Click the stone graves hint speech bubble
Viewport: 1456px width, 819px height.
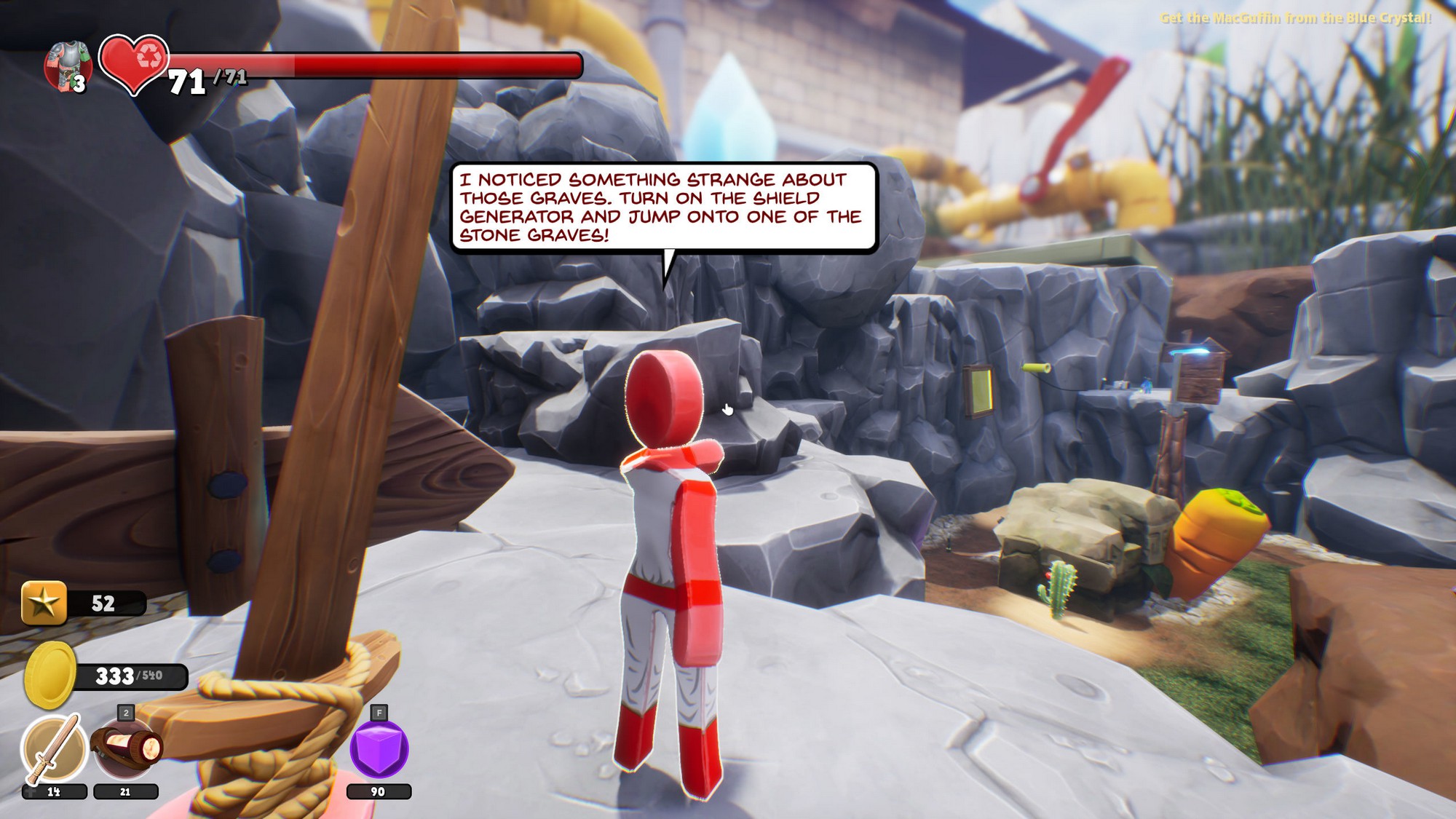click(x=662, y=207)
